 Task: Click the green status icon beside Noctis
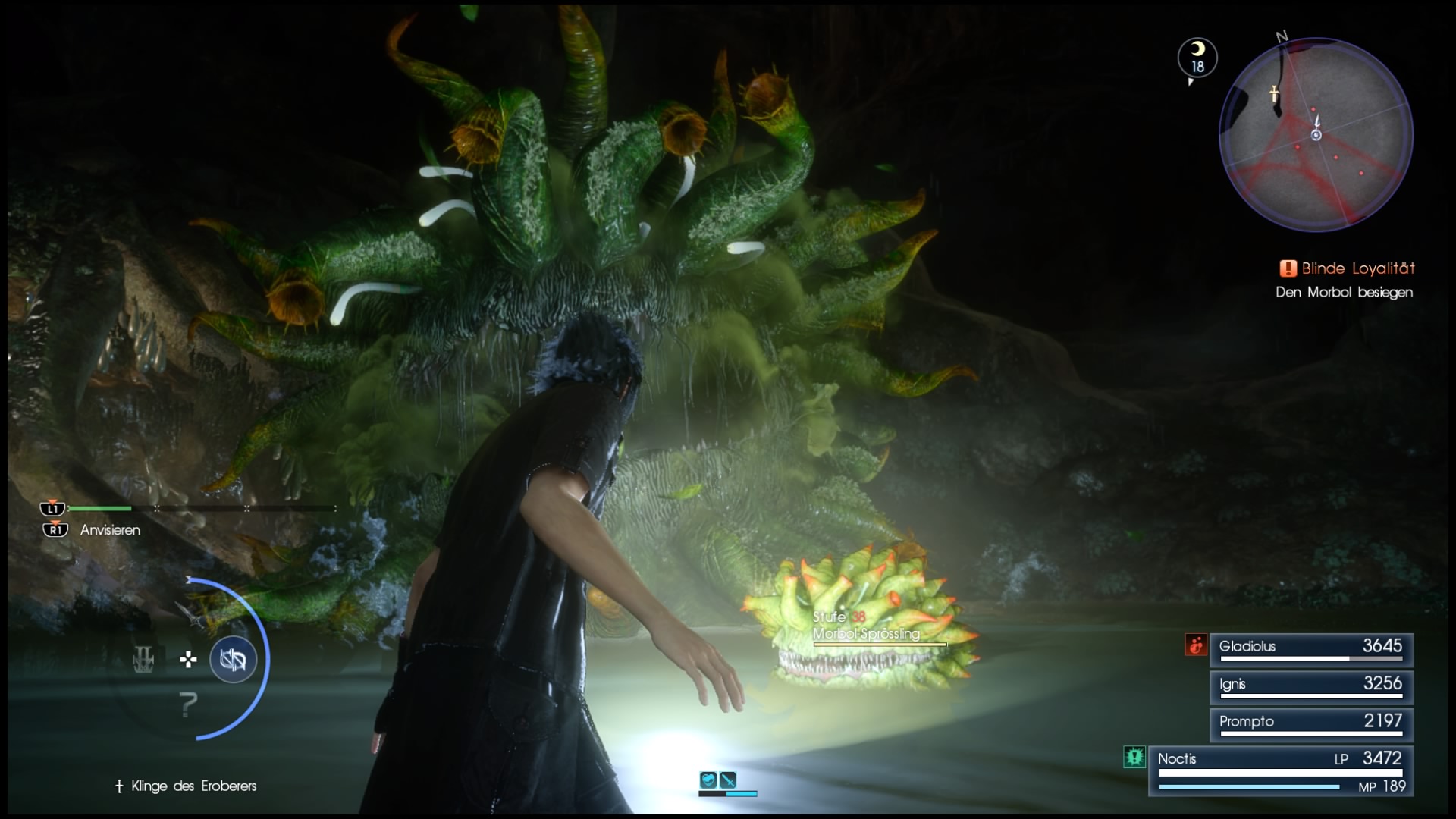(1134, 757)
